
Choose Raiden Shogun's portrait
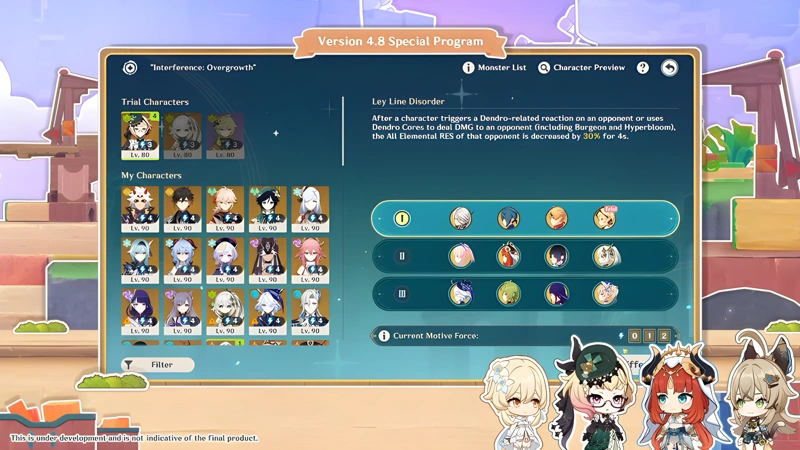(x=139, y=312)
